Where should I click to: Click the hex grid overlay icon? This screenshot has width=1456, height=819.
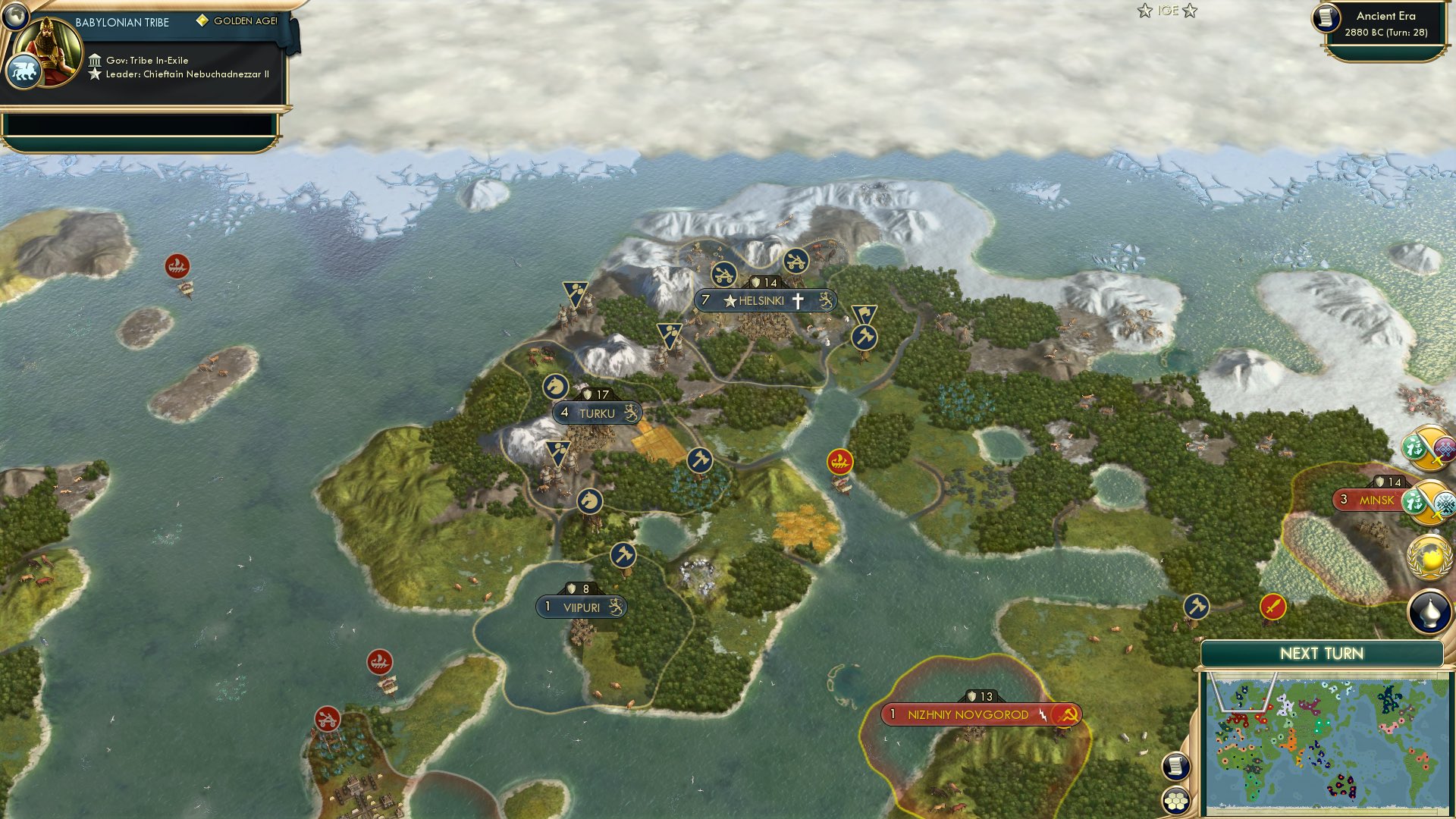point(1176,802)
